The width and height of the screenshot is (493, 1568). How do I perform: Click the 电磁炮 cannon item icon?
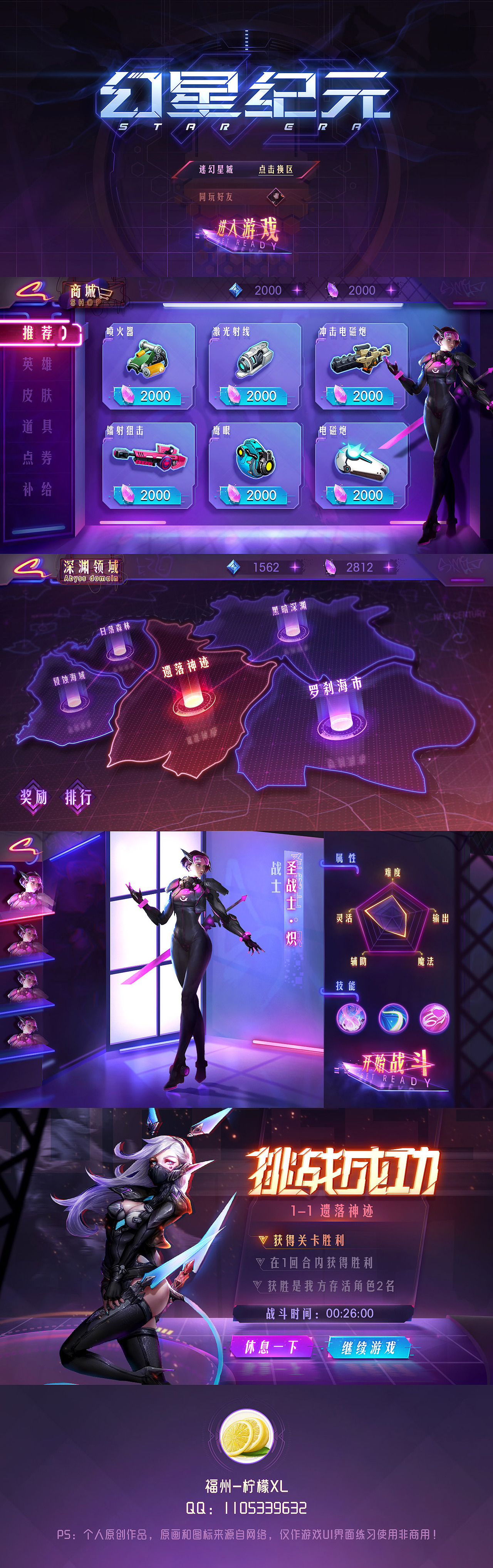361,461
